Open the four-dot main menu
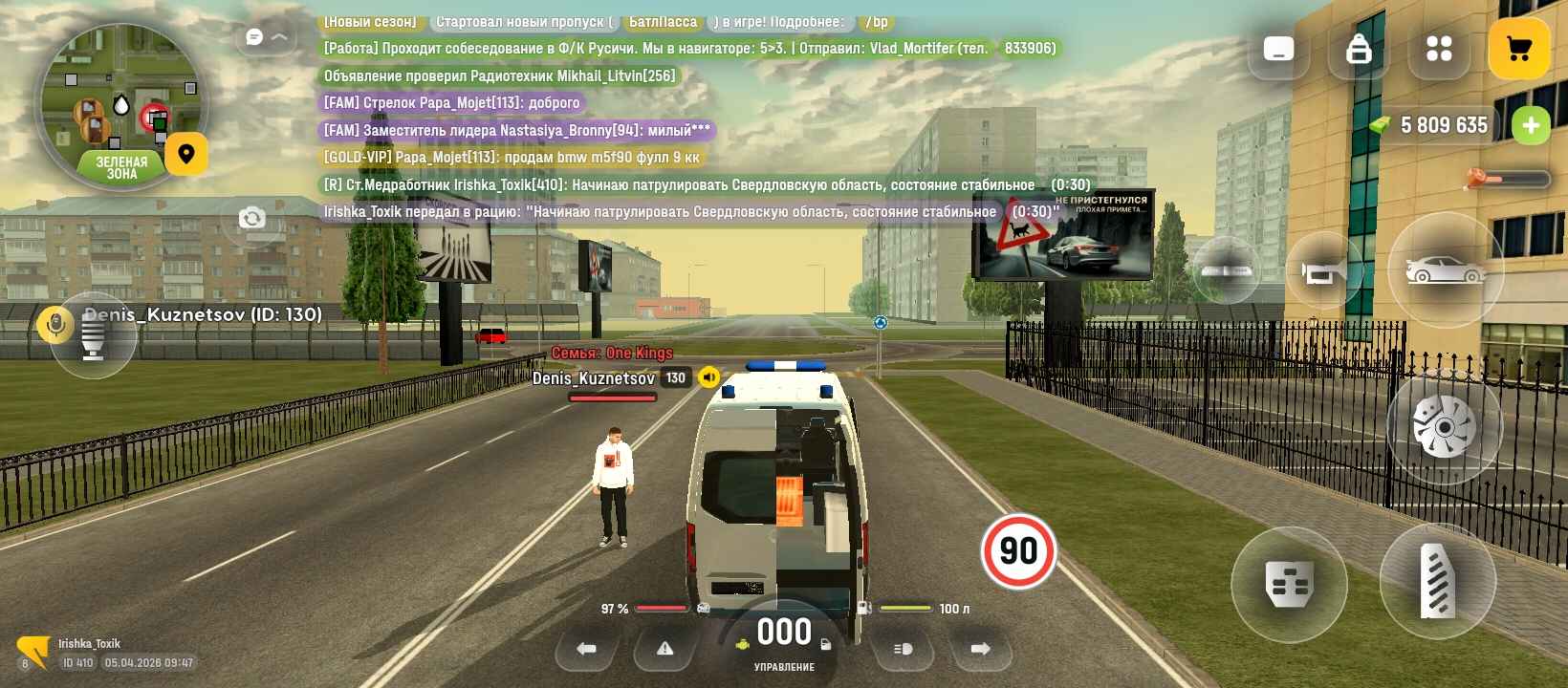The width and height of the screenshot is (1568, 688). 1439,49
